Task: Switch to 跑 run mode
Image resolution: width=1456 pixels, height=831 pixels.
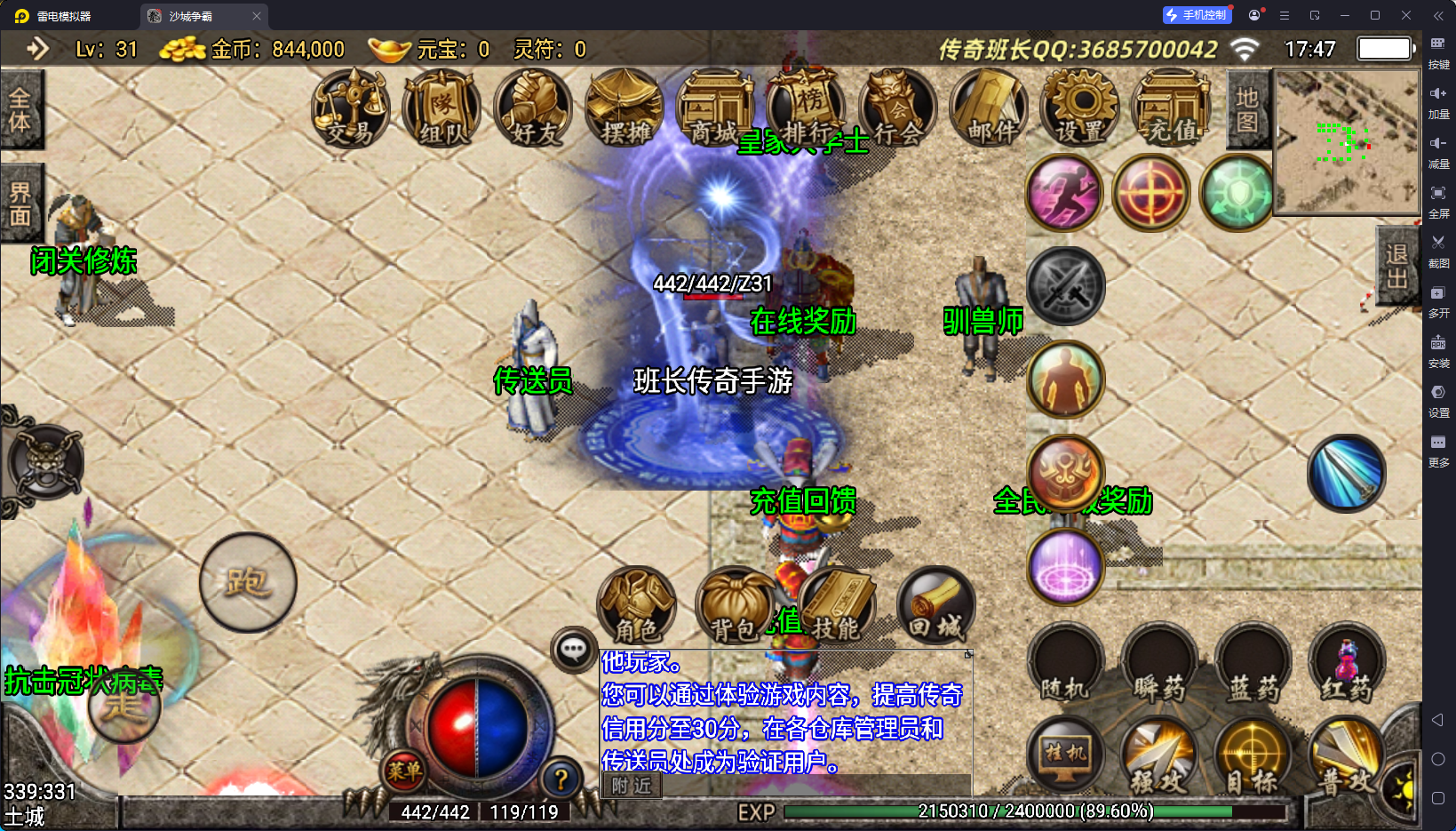Action: click(248, 583)
